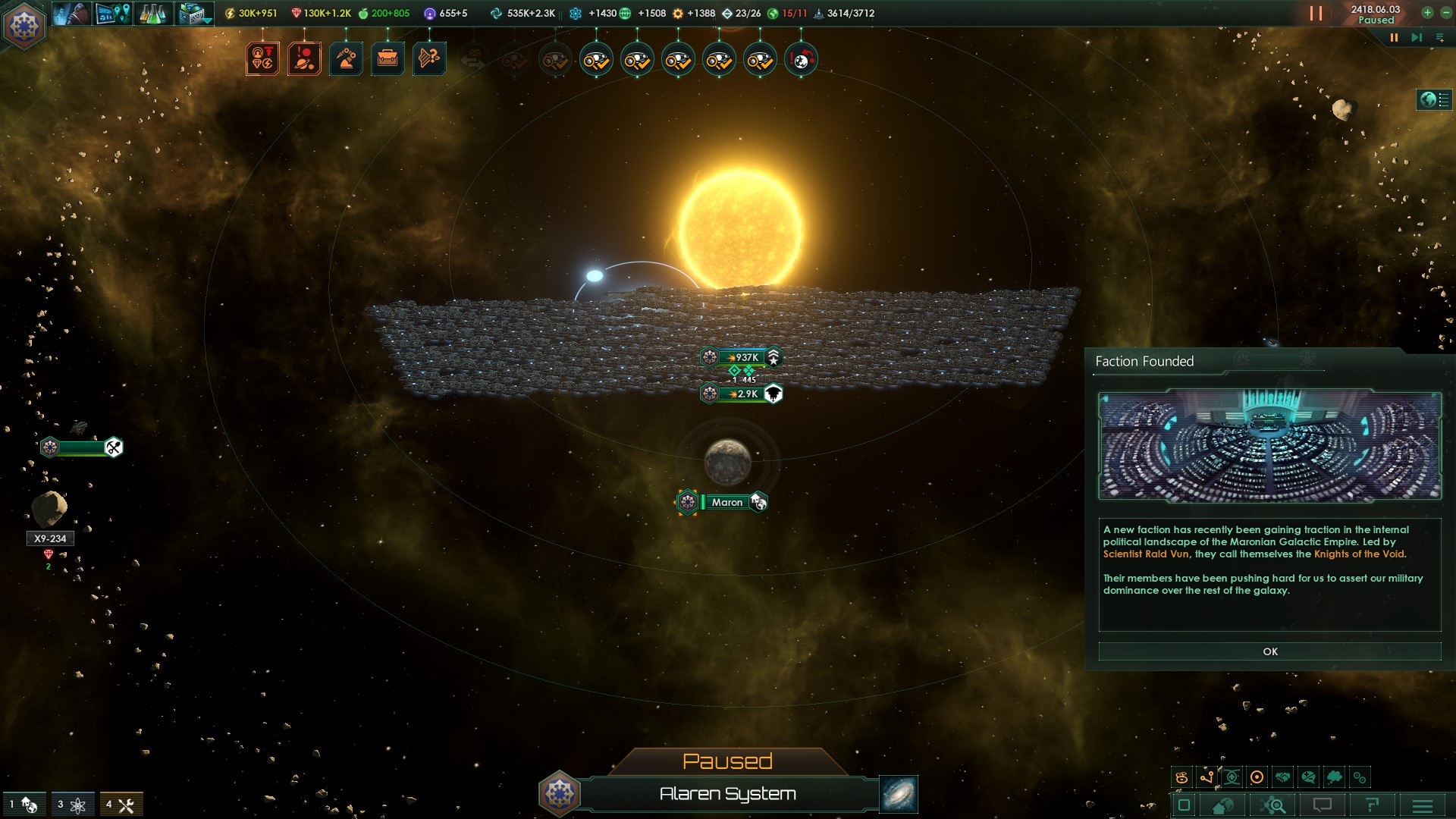Click the step-forward playback arrow
This screenshot has height=819, width=1456.
pyautogui.click(x=1416, y=37)
